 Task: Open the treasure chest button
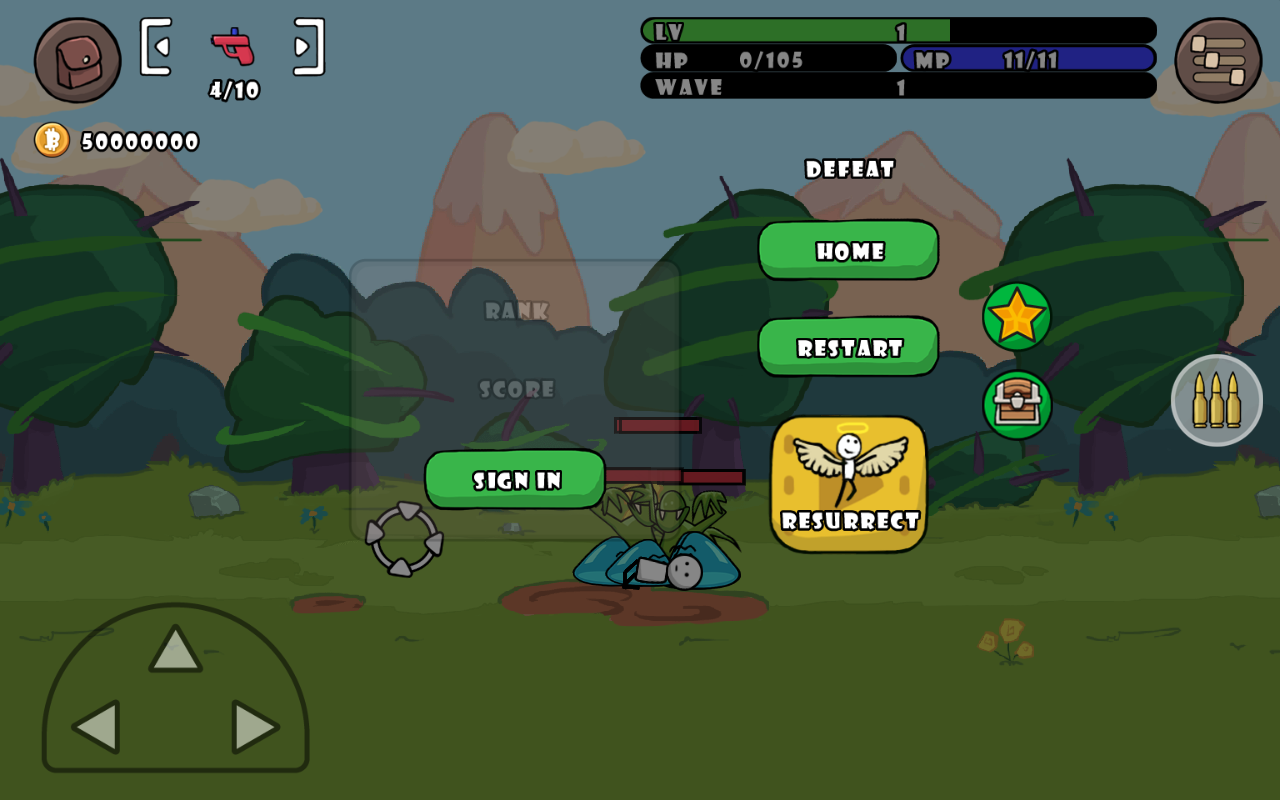point(1017,404)
